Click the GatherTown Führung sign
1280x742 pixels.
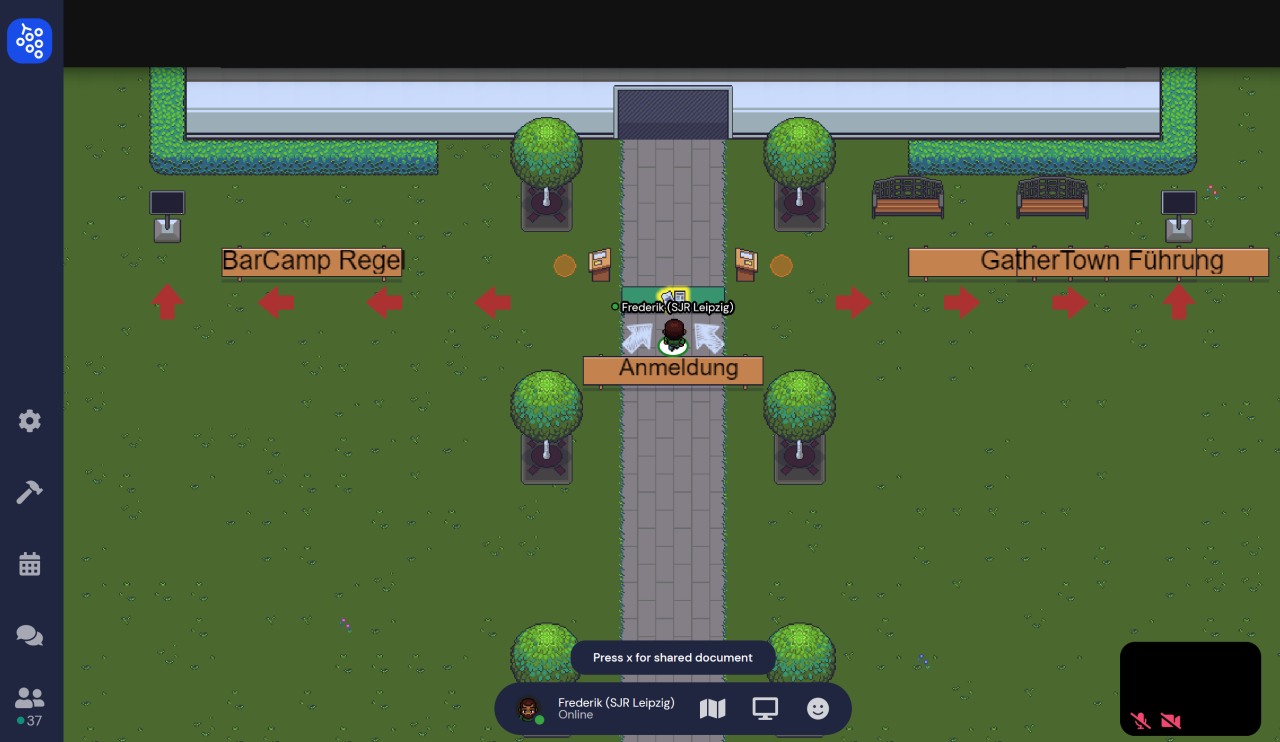click(x=1087, y=261)
